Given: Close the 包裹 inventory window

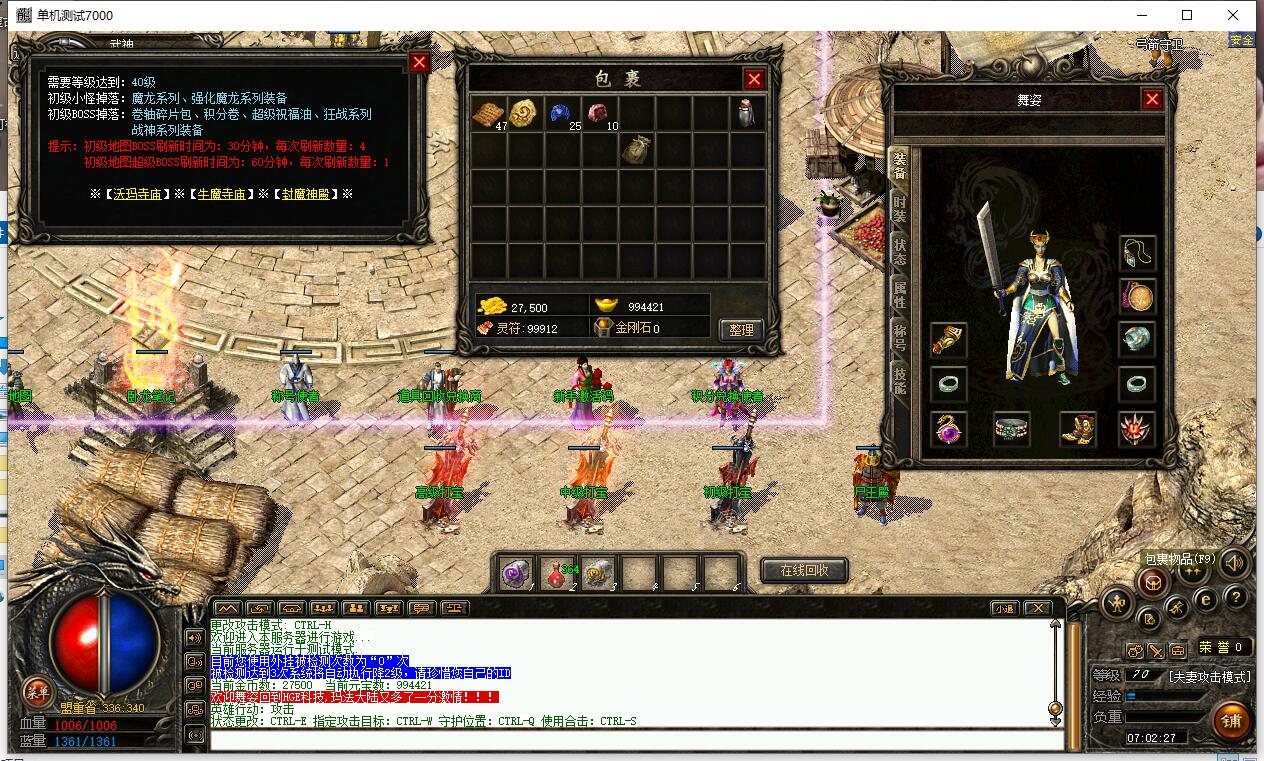Looking at the screenshot, I should tap(754, 80).
